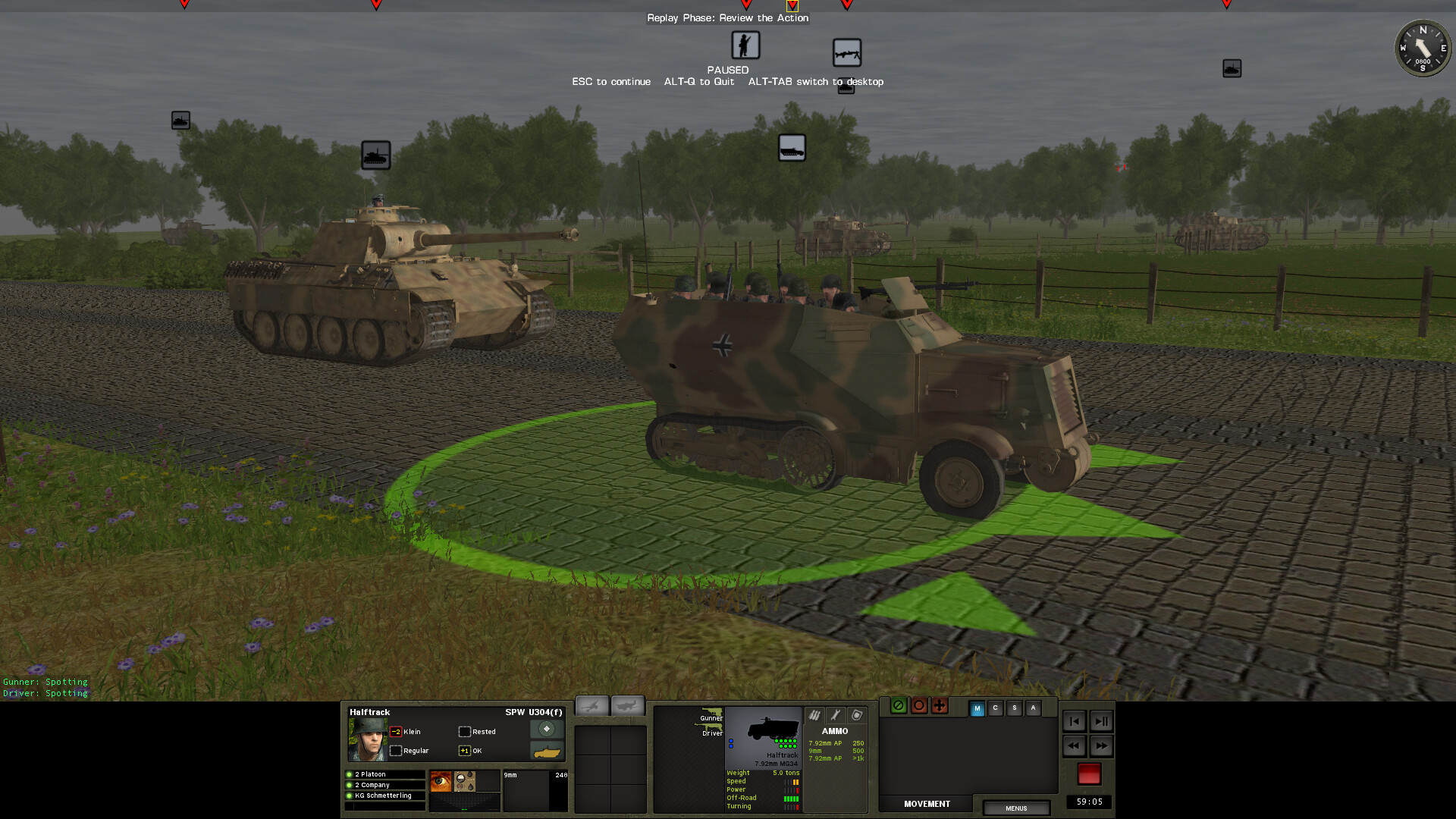Screen dimensions: 1456x819
Task: Open the MENUS panel
Action: 1015,808
